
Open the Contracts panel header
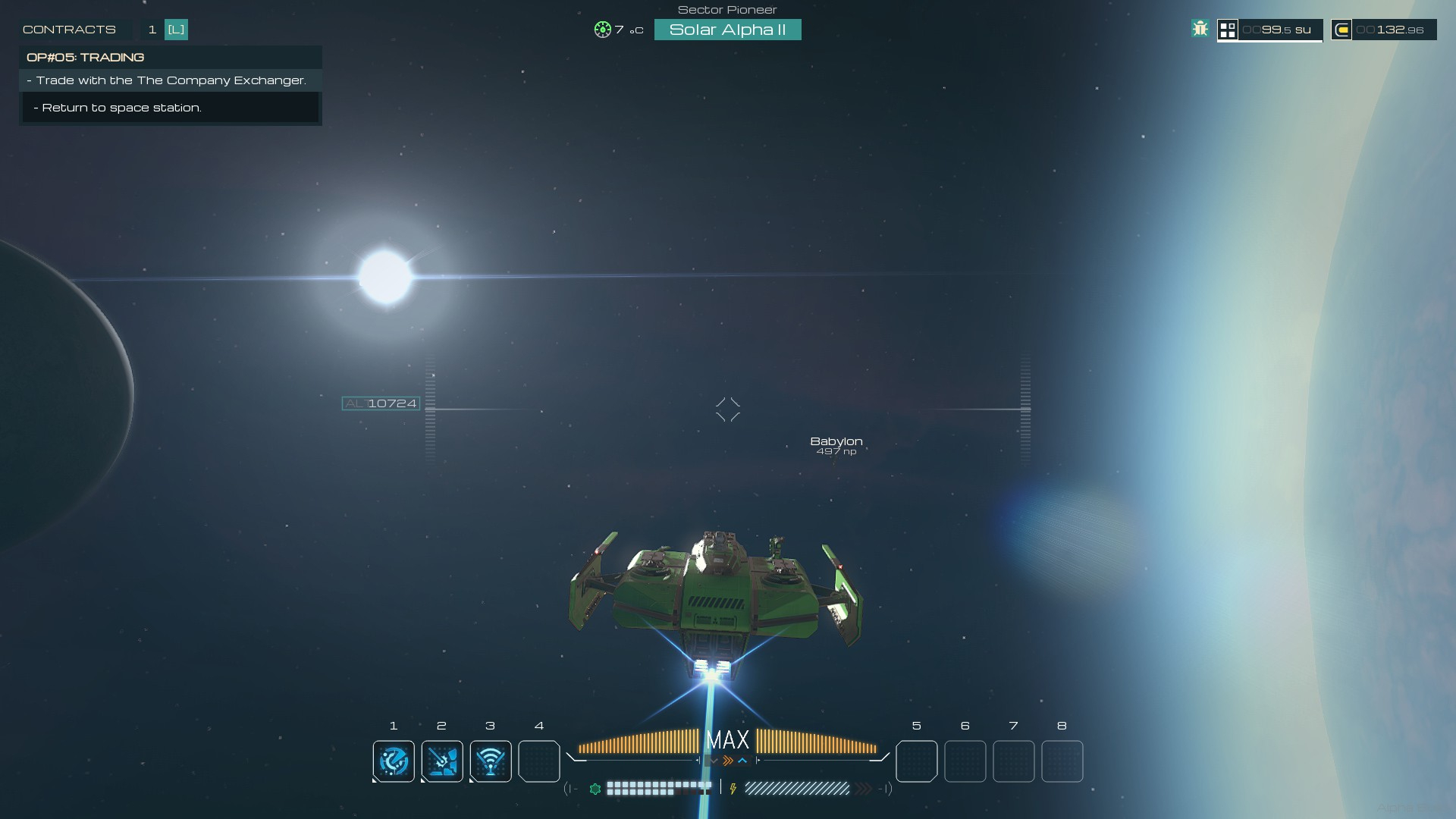69,30
